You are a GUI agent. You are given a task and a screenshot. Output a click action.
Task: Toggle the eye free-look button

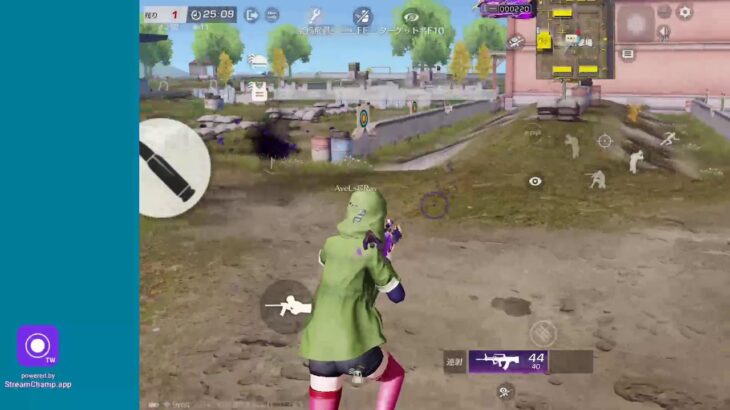pyautogui.click(x=535, y=181)
